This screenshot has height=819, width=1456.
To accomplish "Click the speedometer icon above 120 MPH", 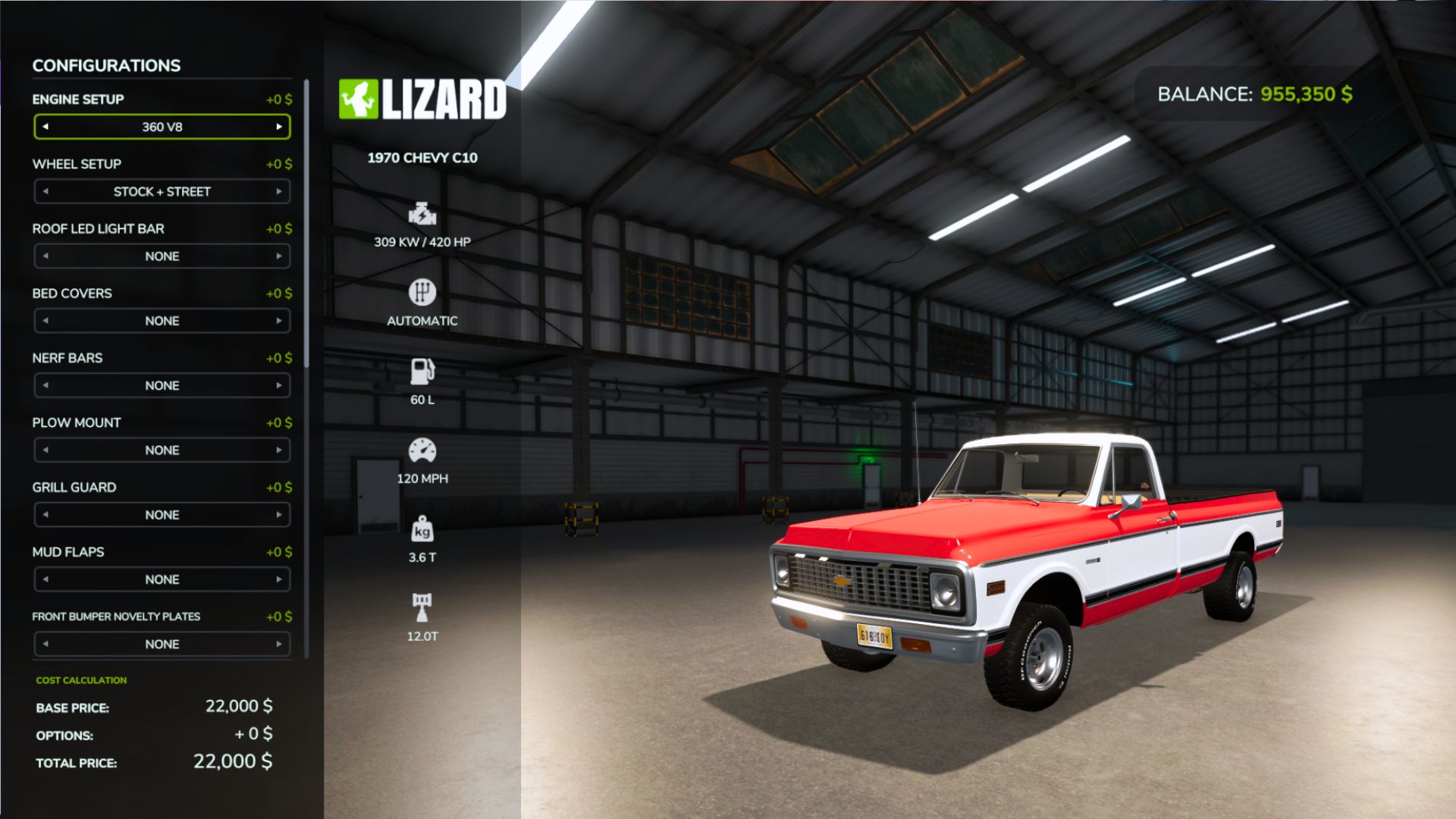I will [x=422, y=453].
